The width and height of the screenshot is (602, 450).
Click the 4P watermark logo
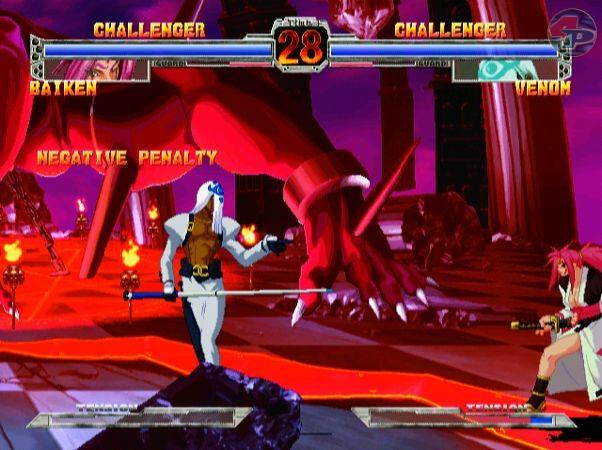pos(581,25)
